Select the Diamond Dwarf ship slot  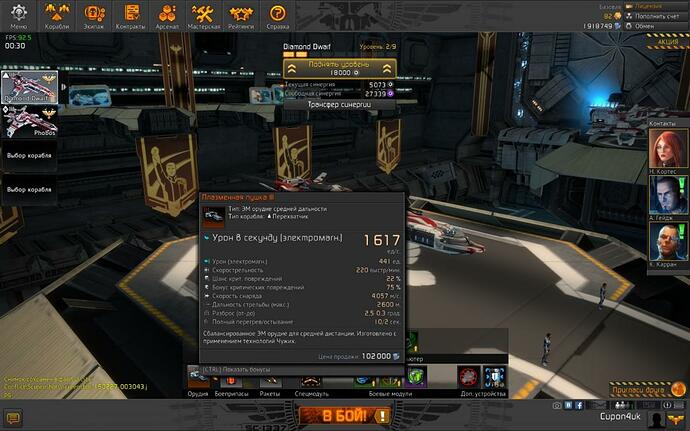[30, 88]
